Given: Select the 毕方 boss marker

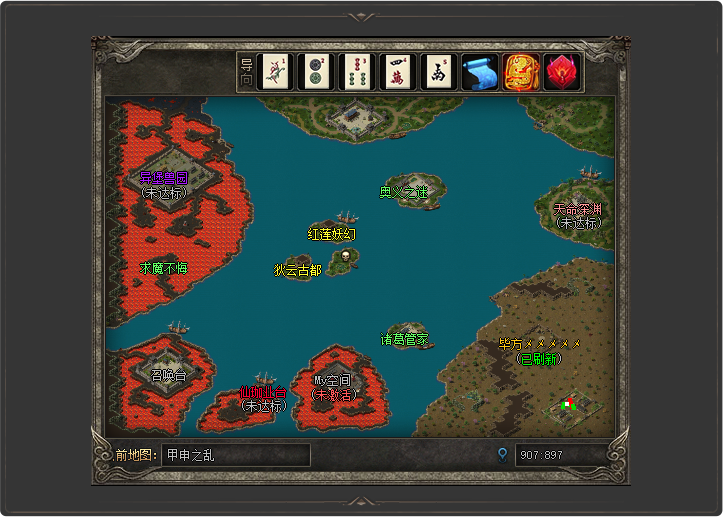Looking at the screenshot, I should click(x=540, y=344).
